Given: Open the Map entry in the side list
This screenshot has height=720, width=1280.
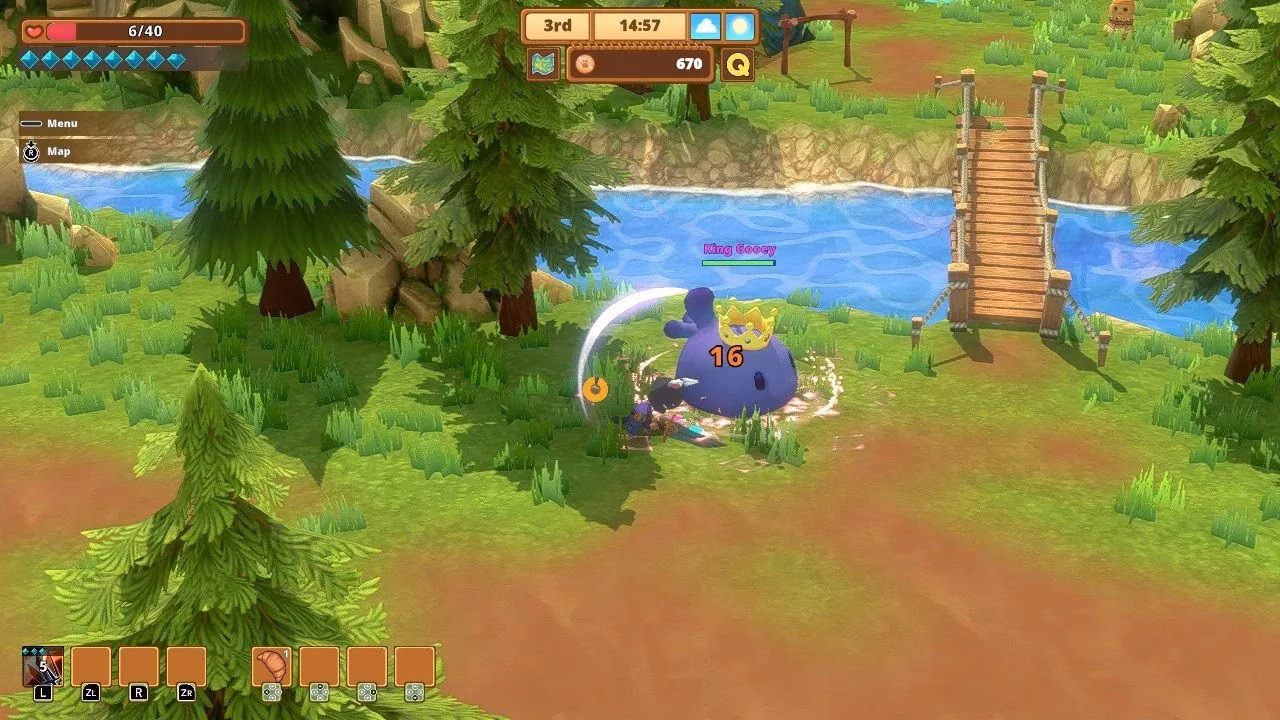Looking at the screenshot, I should (58, 151).
